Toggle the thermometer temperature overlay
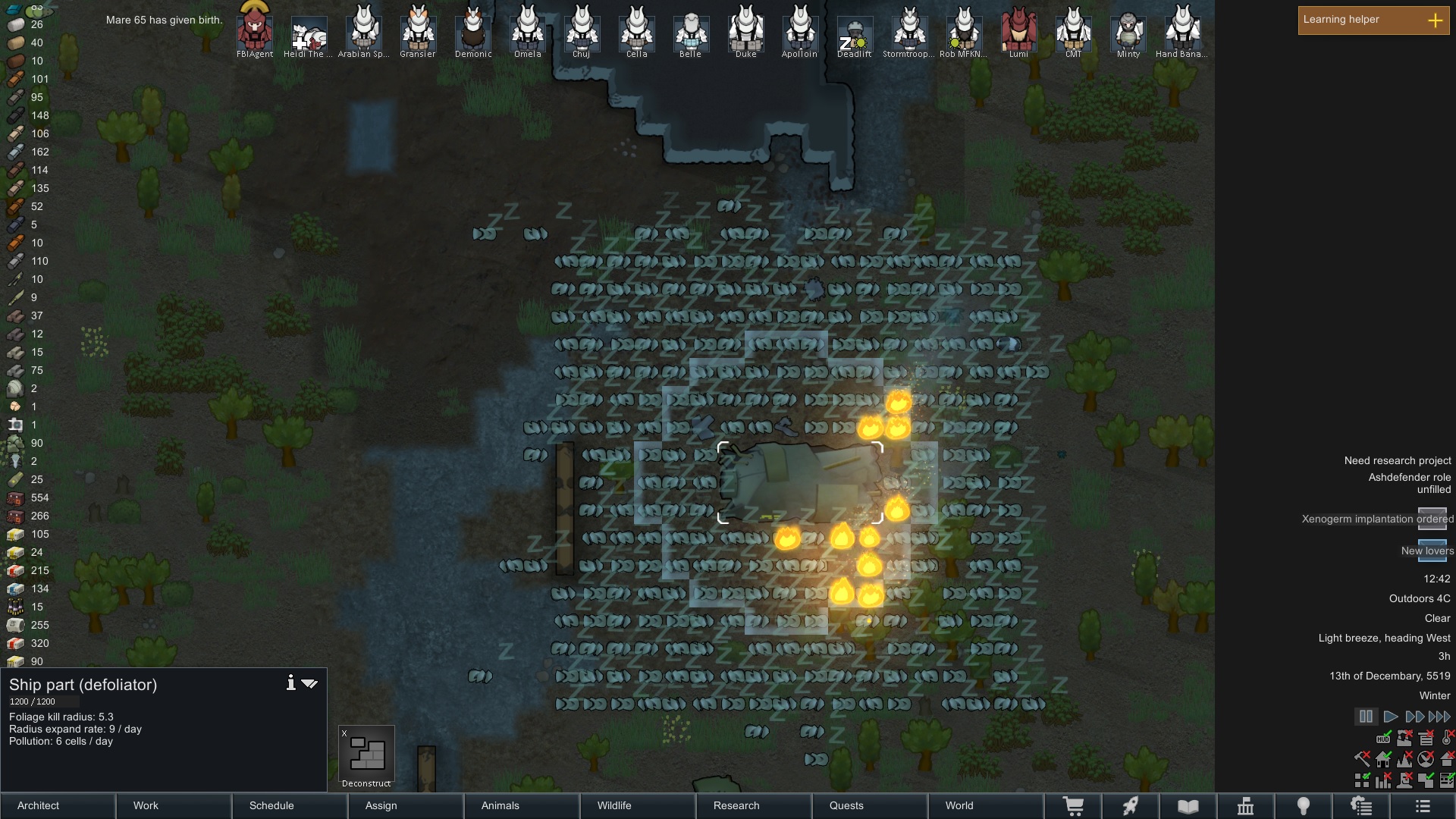 coord(1446,738)
